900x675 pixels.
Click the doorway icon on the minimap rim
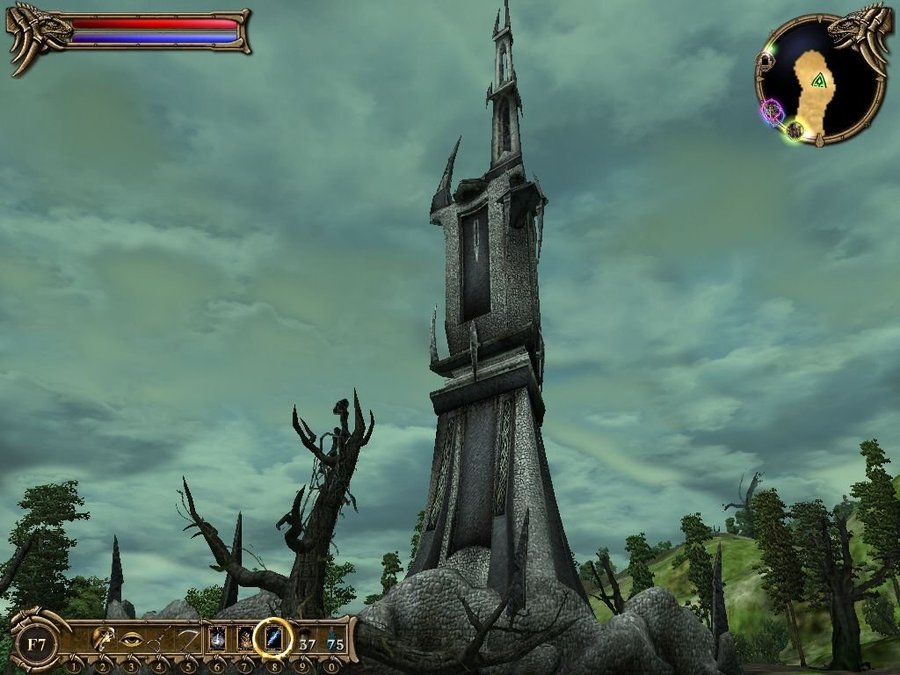click(766, 60)
